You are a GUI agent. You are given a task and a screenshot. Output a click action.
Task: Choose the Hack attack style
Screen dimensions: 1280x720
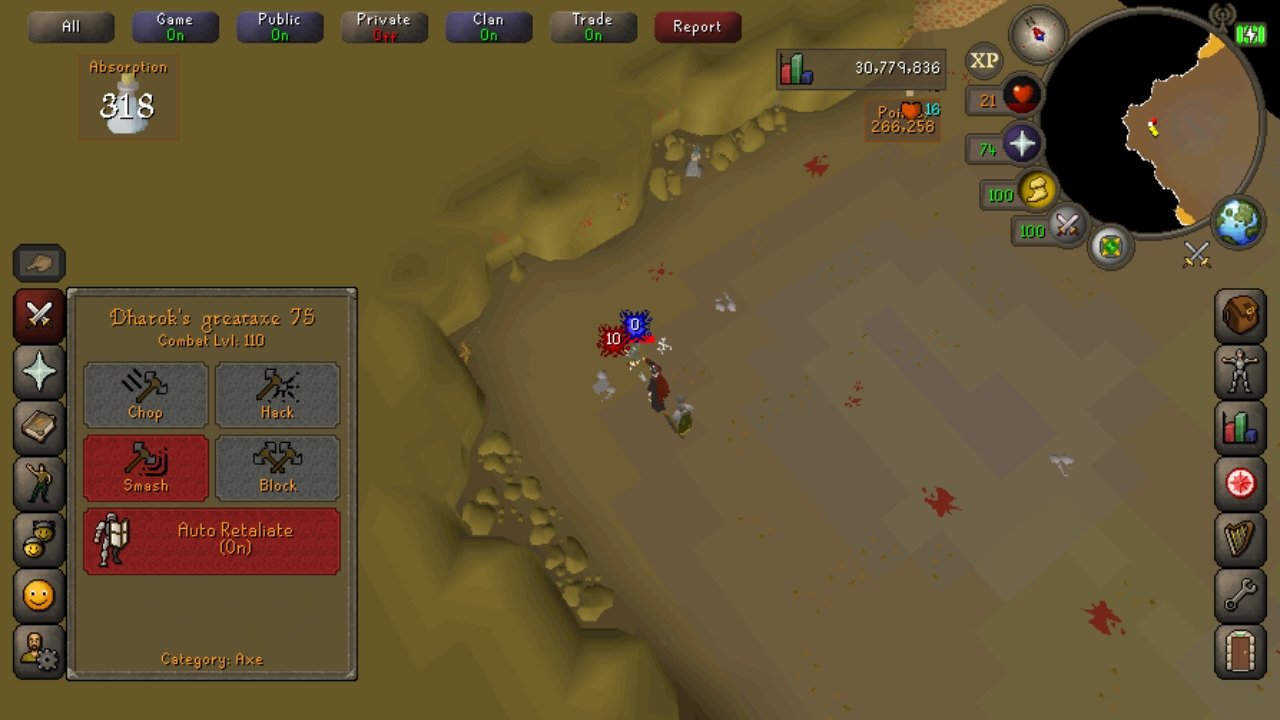[x=277, y=395]
